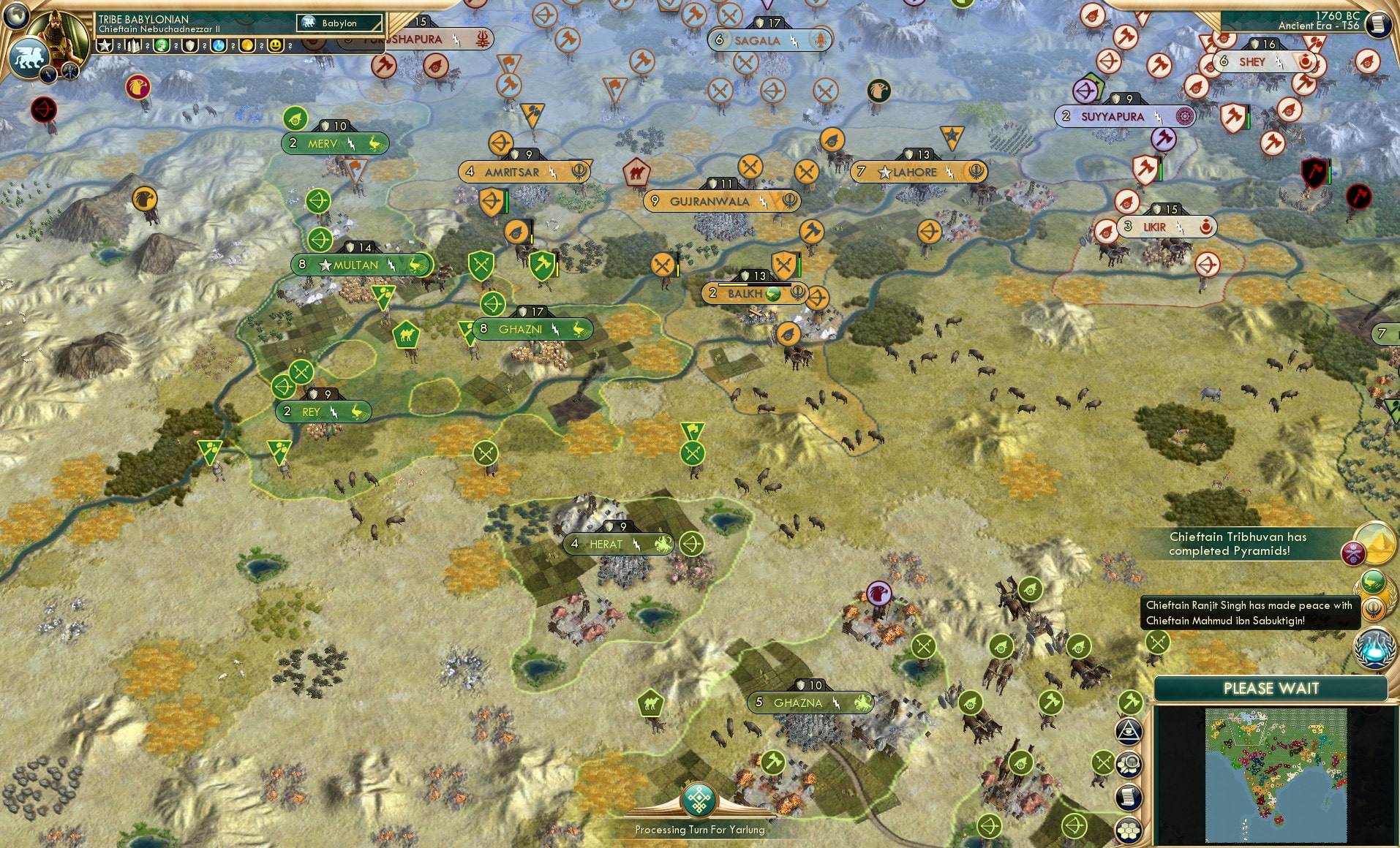
Task: Click the happiness smiley face in the status bar
Action: [275, 46]
